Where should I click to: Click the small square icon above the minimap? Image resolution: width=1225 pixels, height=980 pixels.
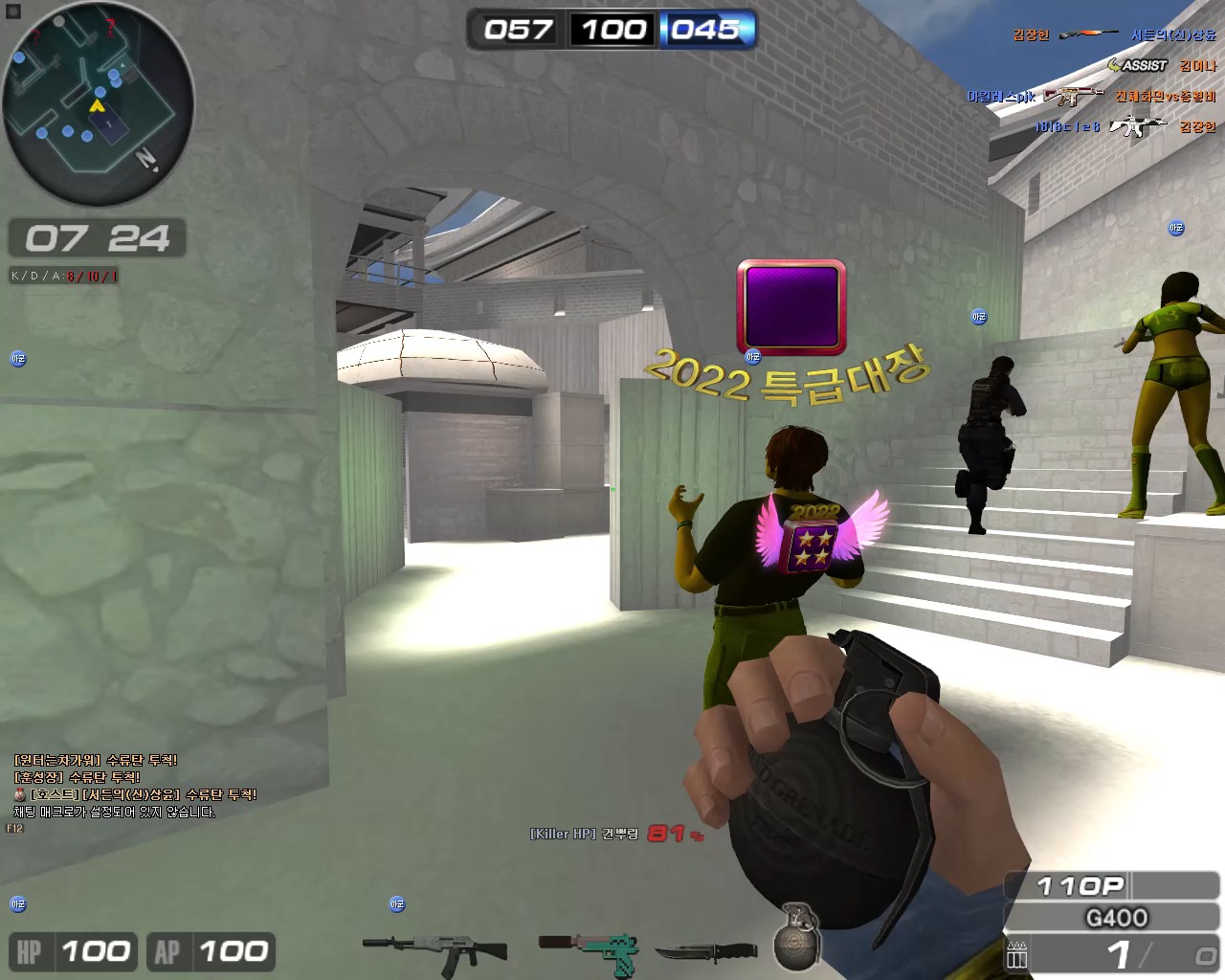(13, 11)
